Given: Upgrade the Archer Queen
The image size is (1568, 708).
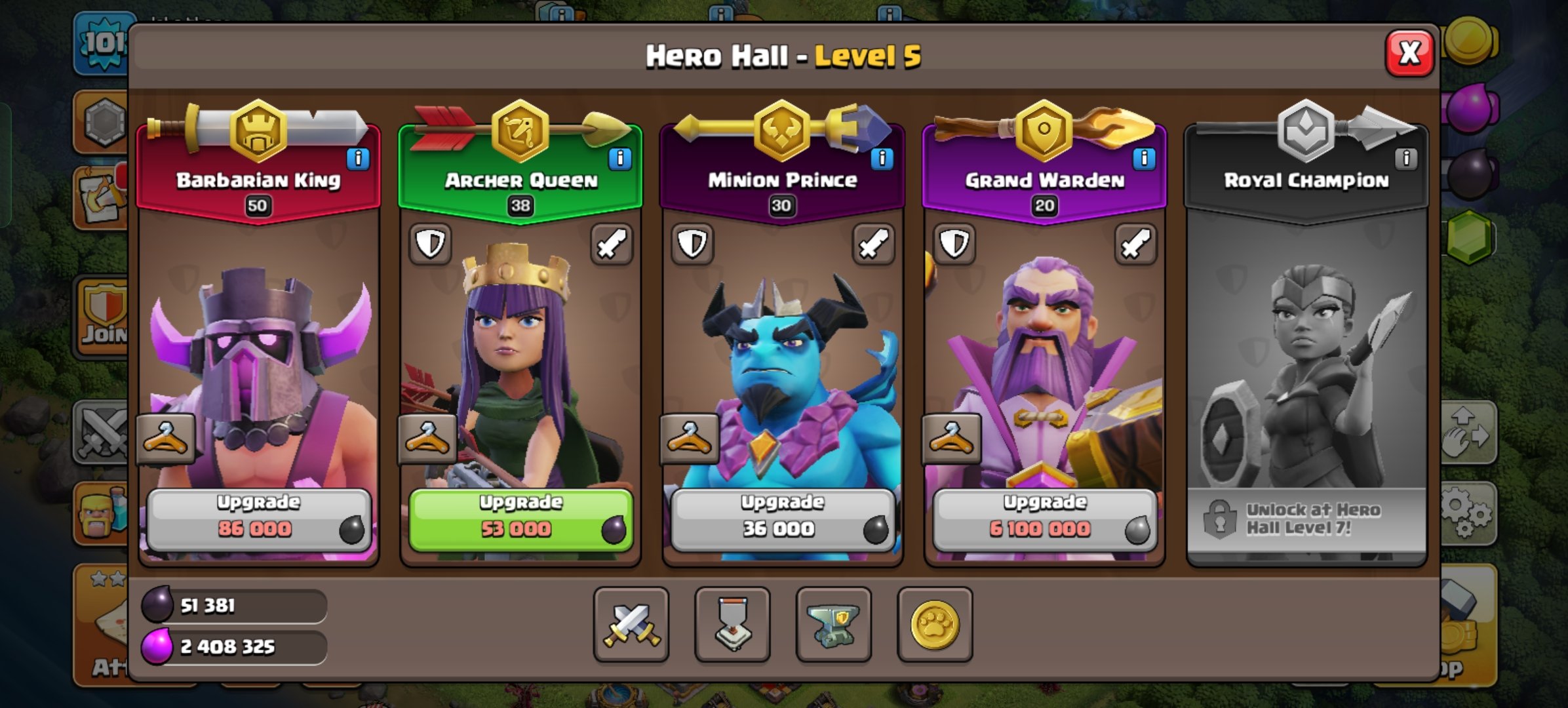Looking at the screenshot, I should point(519,518).
